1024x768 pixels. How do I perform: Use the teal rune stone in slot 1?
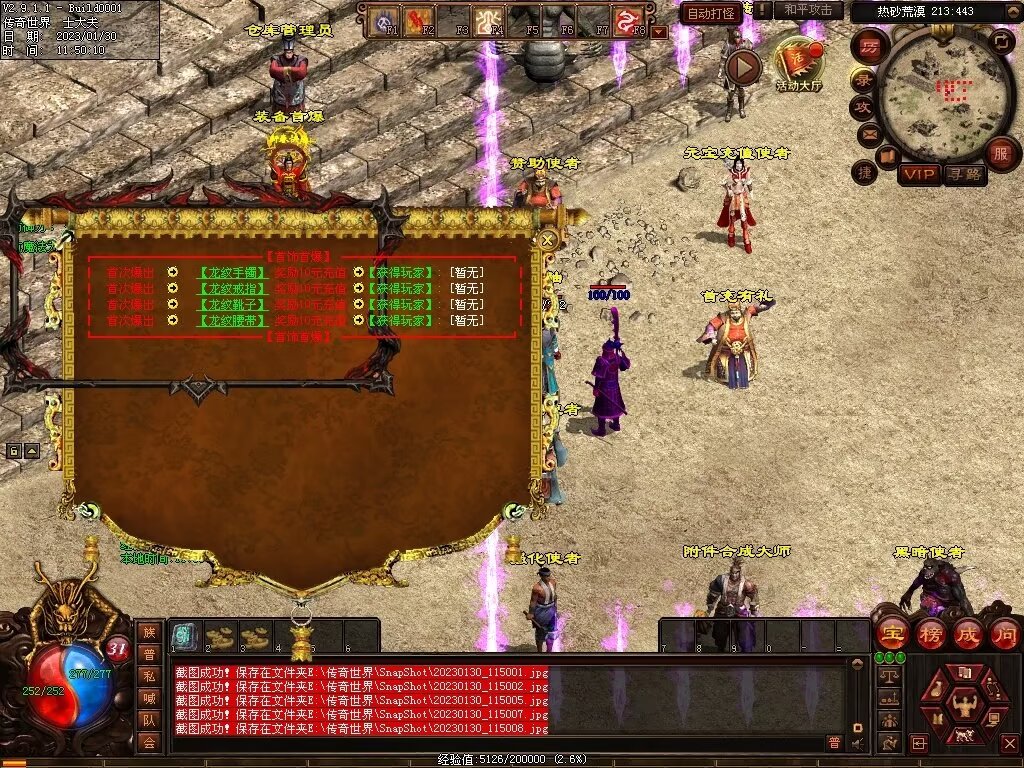point(184,636)
